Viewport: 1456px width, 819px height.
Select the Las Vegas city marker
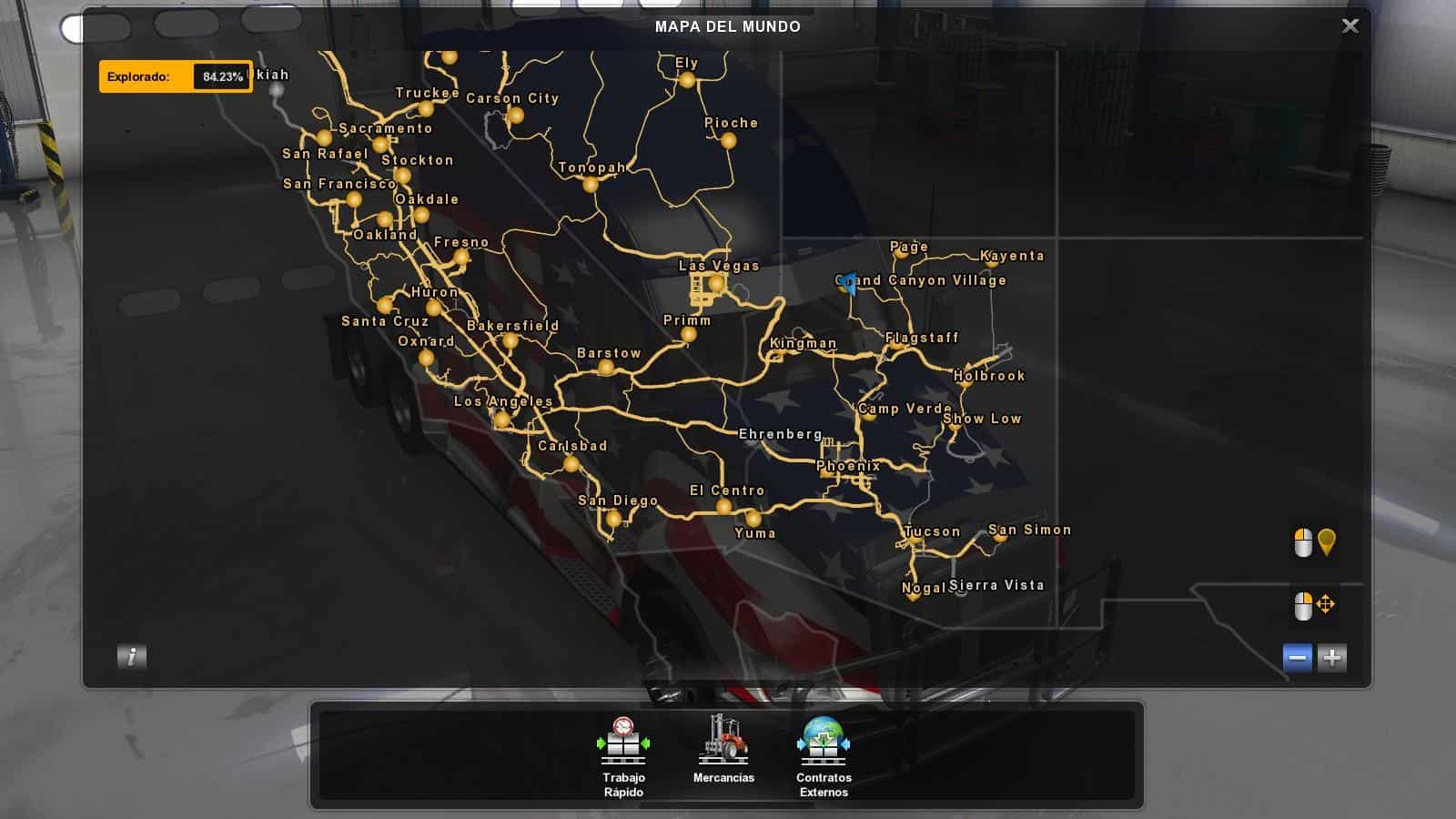716,284
